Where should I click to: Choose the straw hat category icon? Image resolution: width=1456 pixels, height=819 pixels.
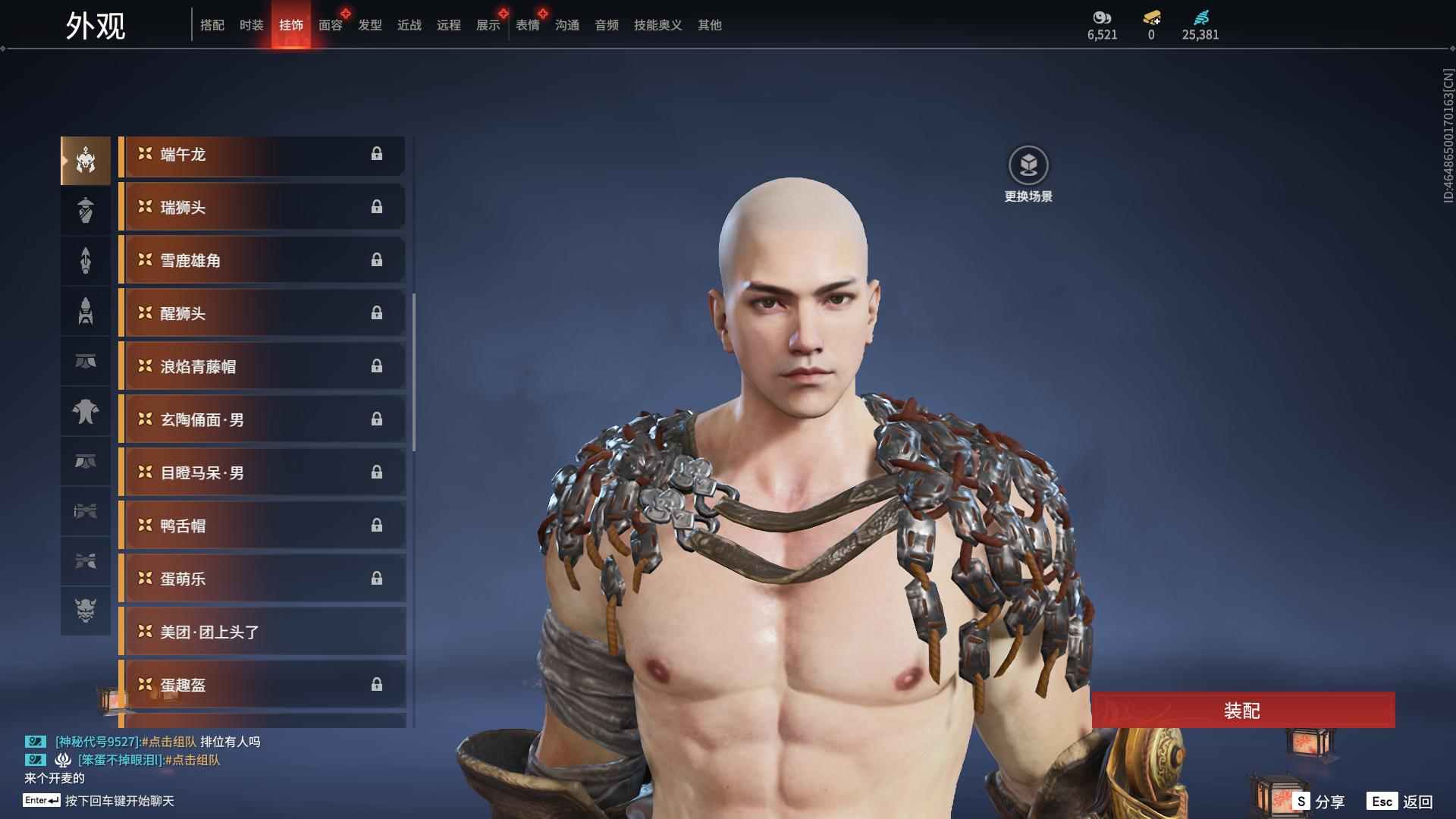pyautogui.click(x=86, y=210)
